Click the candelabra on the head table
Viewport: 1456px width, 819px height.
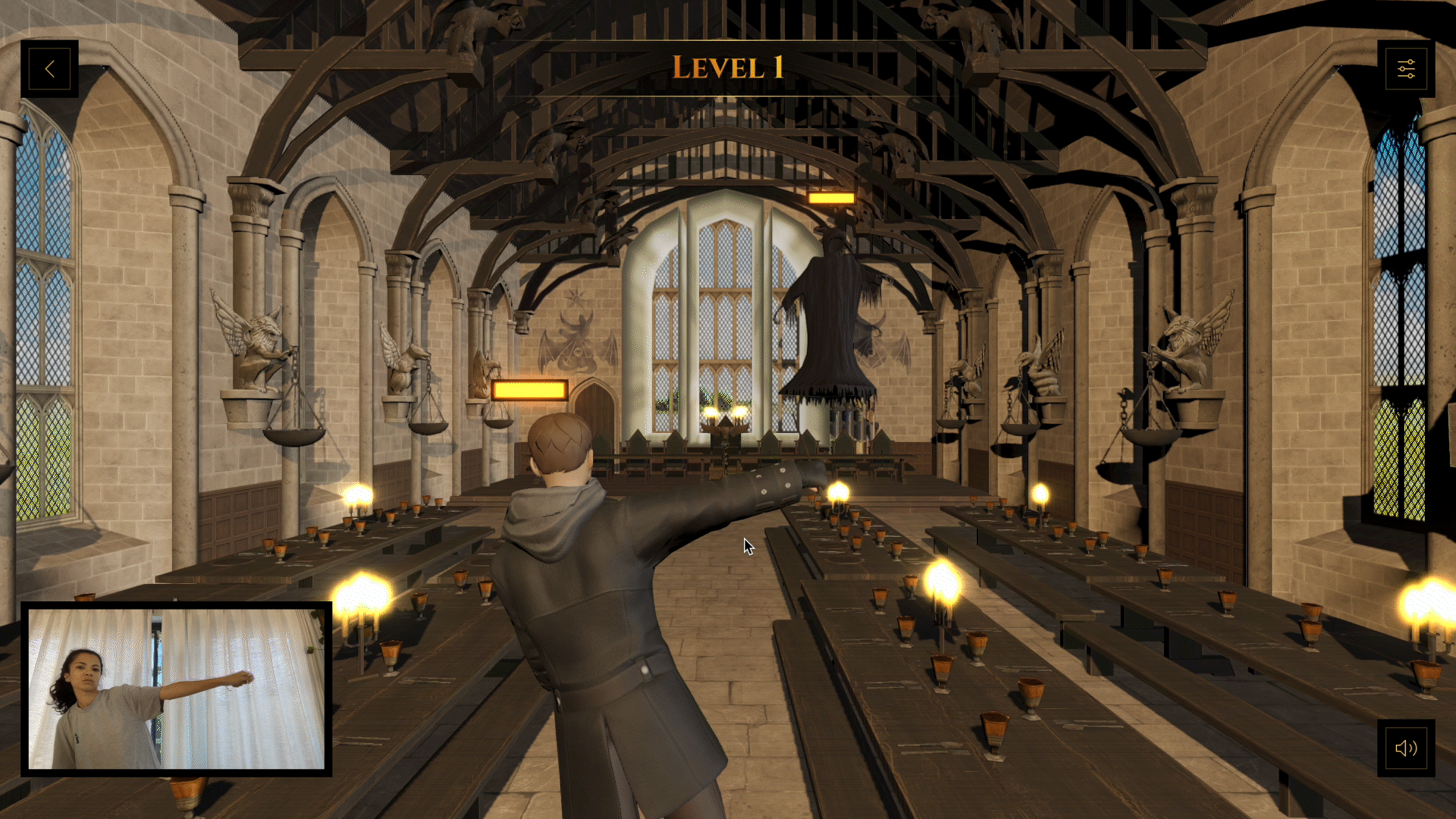point(724,421)
